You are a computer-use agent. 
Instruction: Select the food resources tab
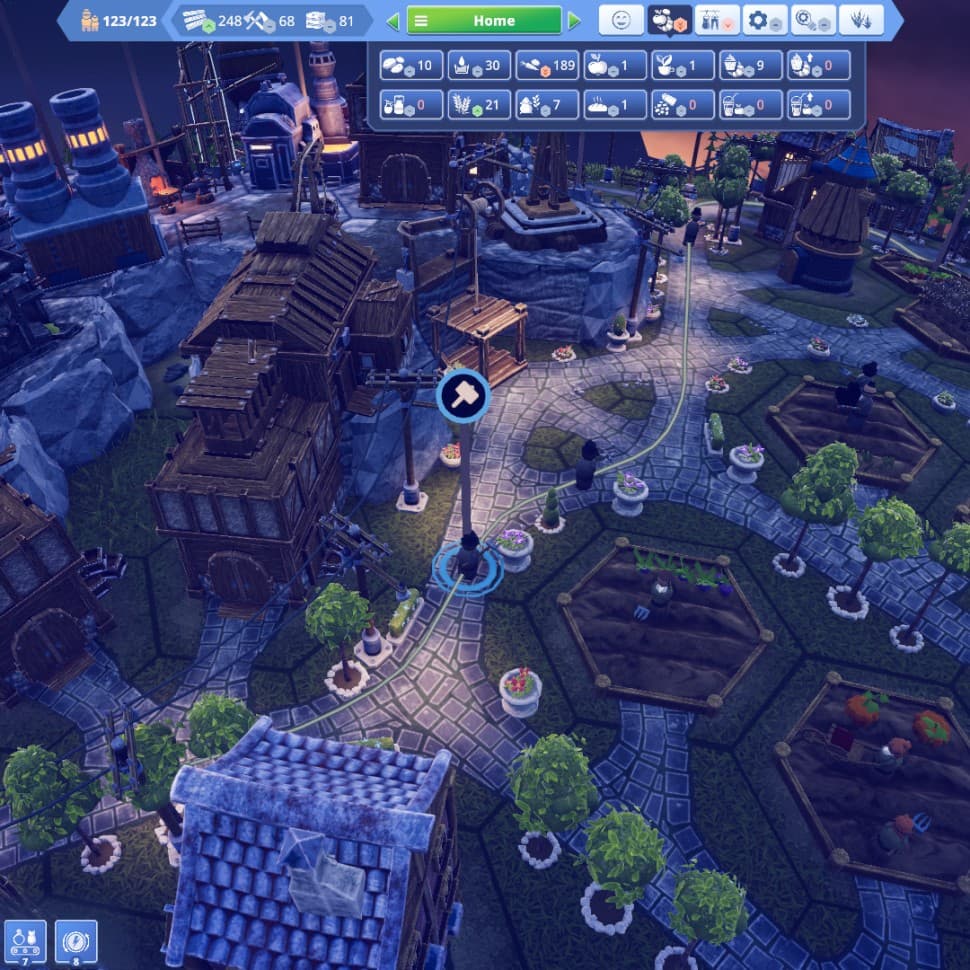coord(669,20)
